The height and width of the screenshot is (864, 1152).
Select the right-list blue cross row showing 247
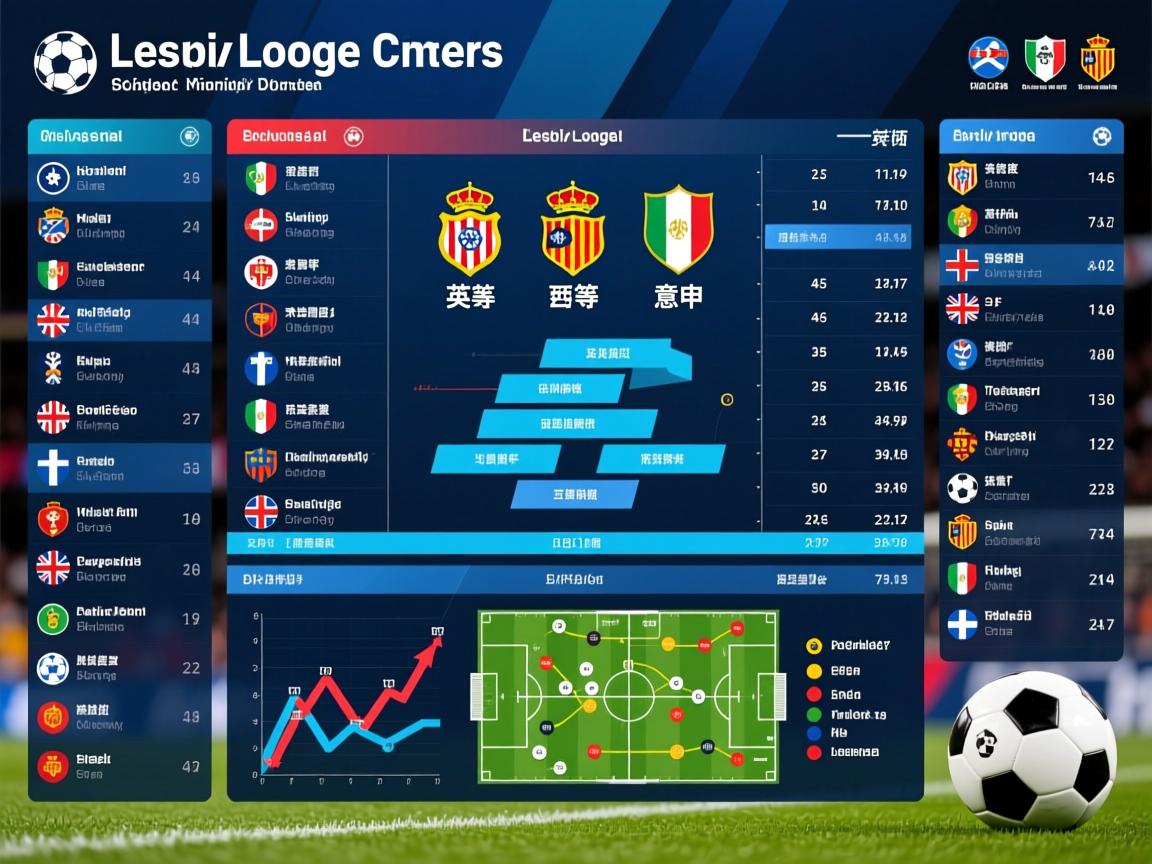[x=1031, y=624]
